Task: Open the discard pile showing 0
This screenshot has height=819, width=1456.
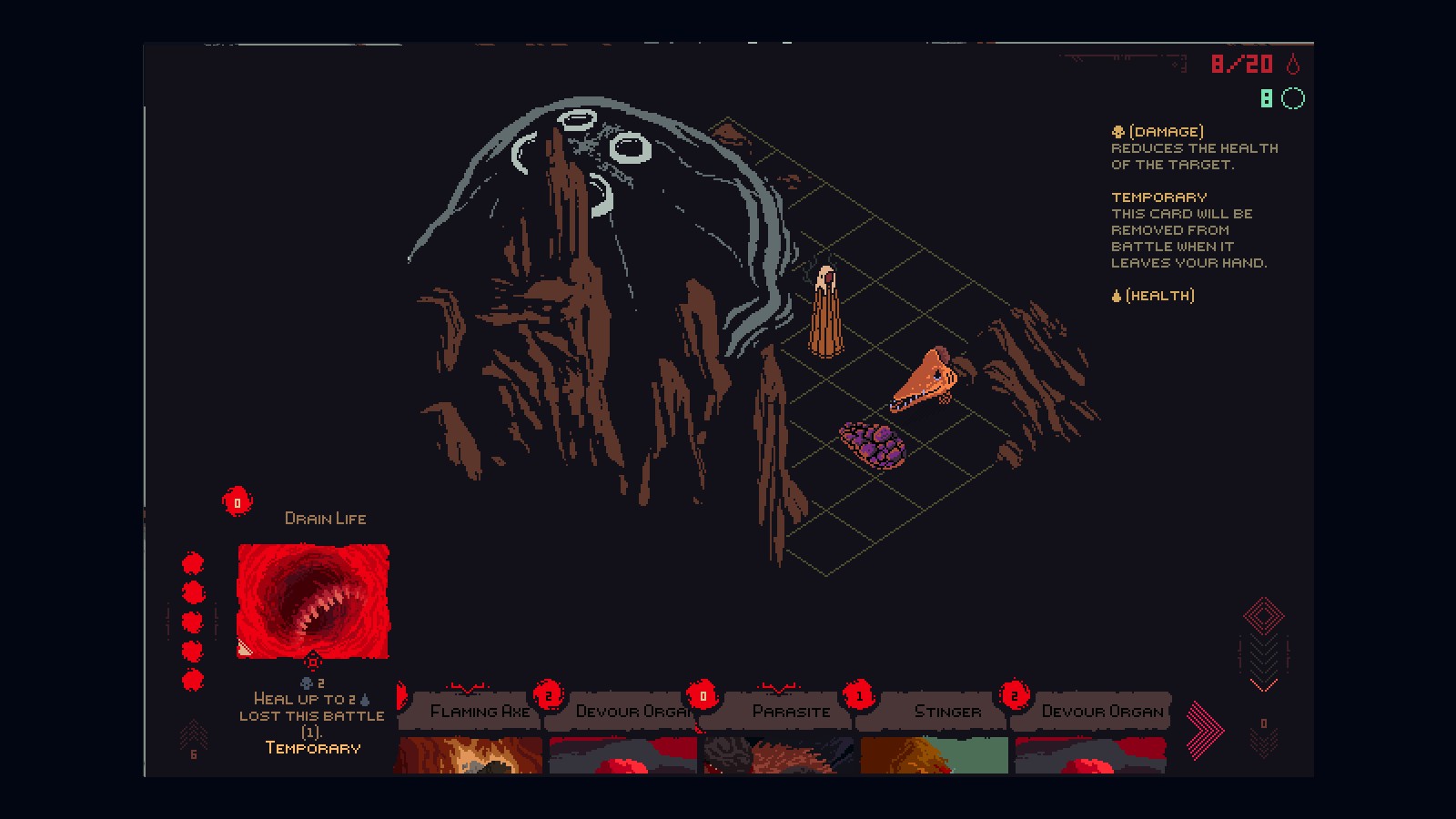Action: point(1263,737)
